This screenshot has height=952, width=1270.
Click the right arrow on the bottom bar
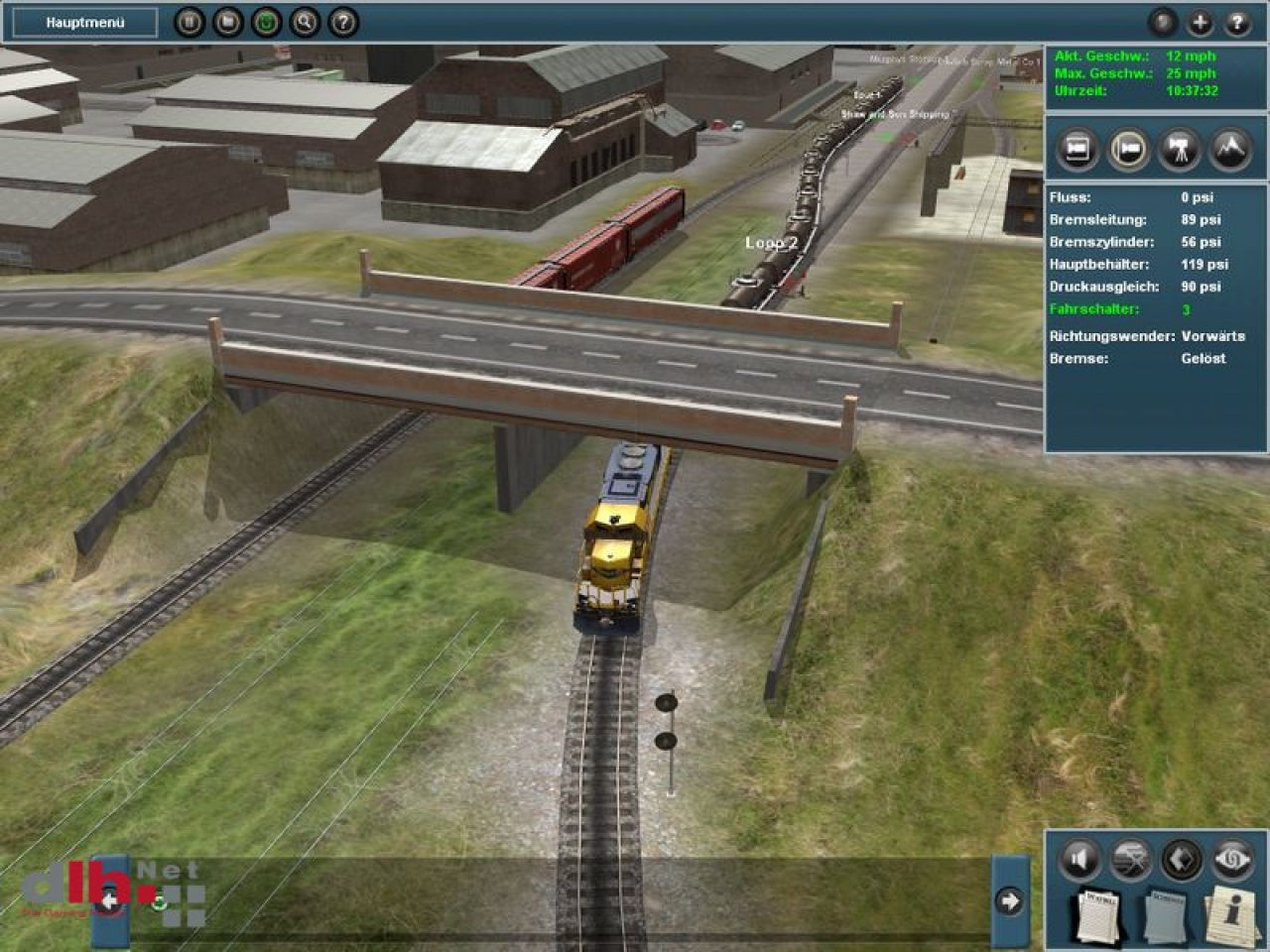tap(1010, 901)
